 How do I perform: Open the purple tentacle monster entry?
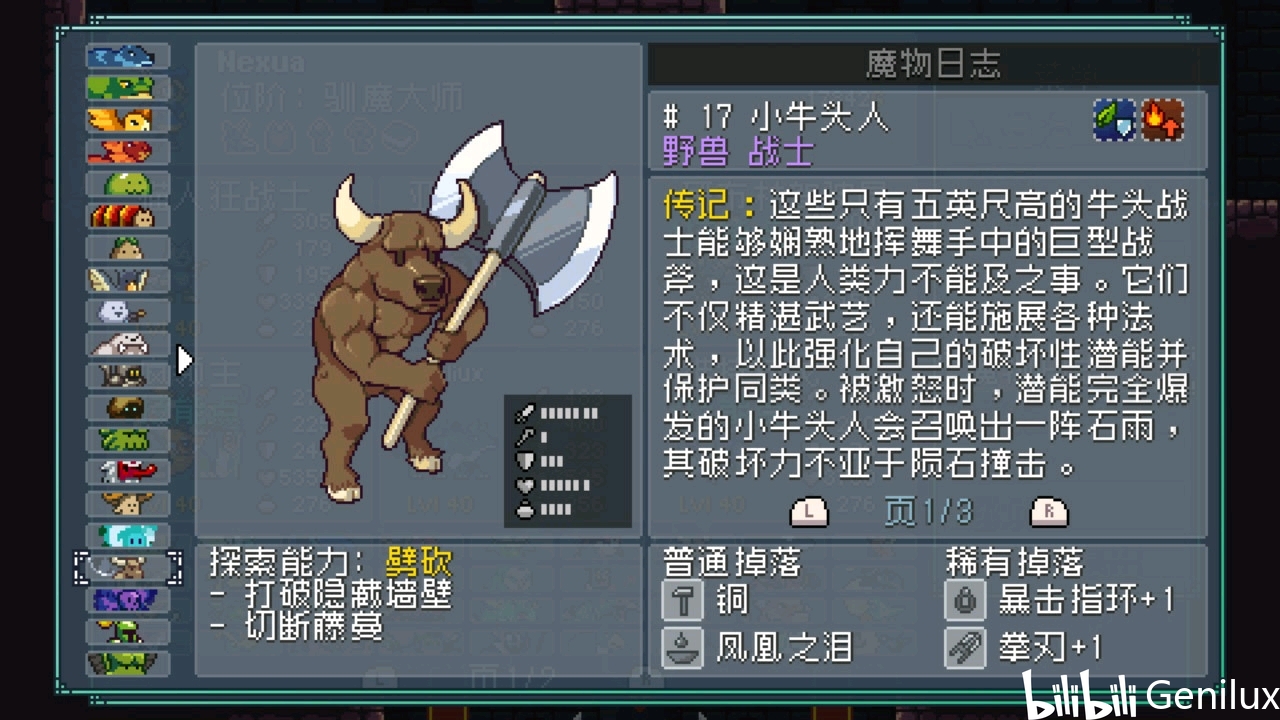tap(127, 600)
